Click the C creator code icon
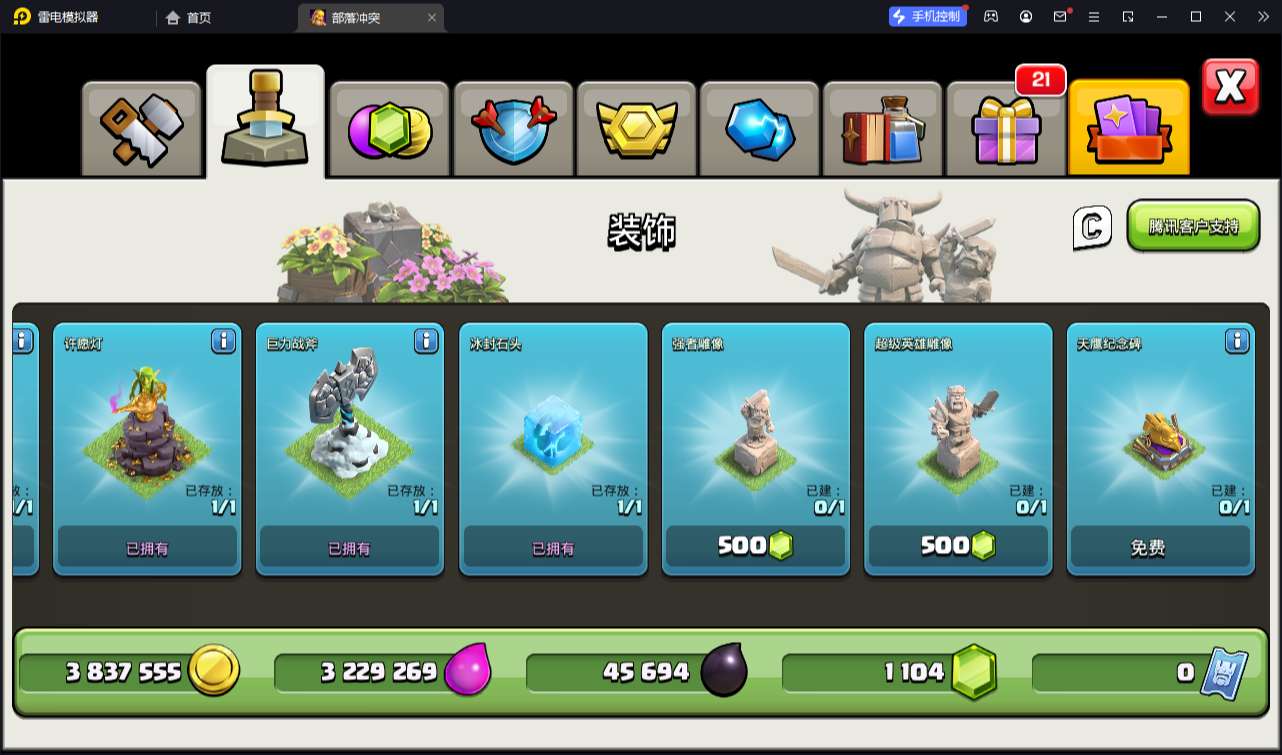 [x=1092, y=228]
